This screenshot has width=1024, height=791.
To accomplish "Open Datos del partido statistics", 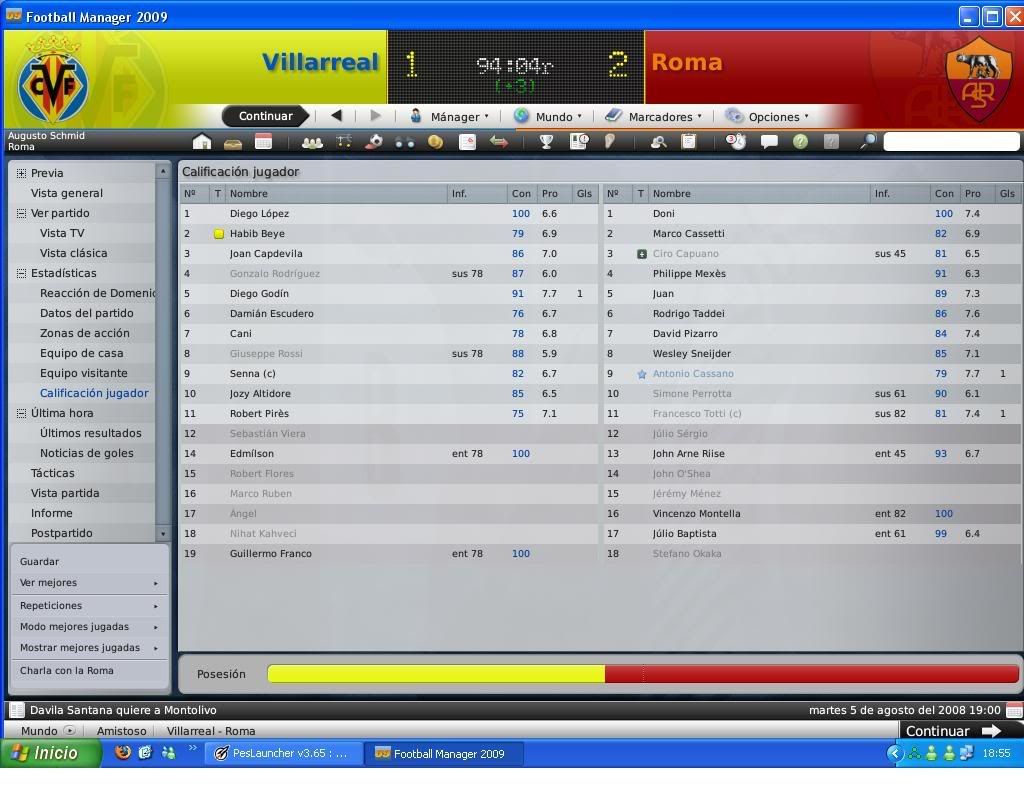I will [x=86, y=313].
